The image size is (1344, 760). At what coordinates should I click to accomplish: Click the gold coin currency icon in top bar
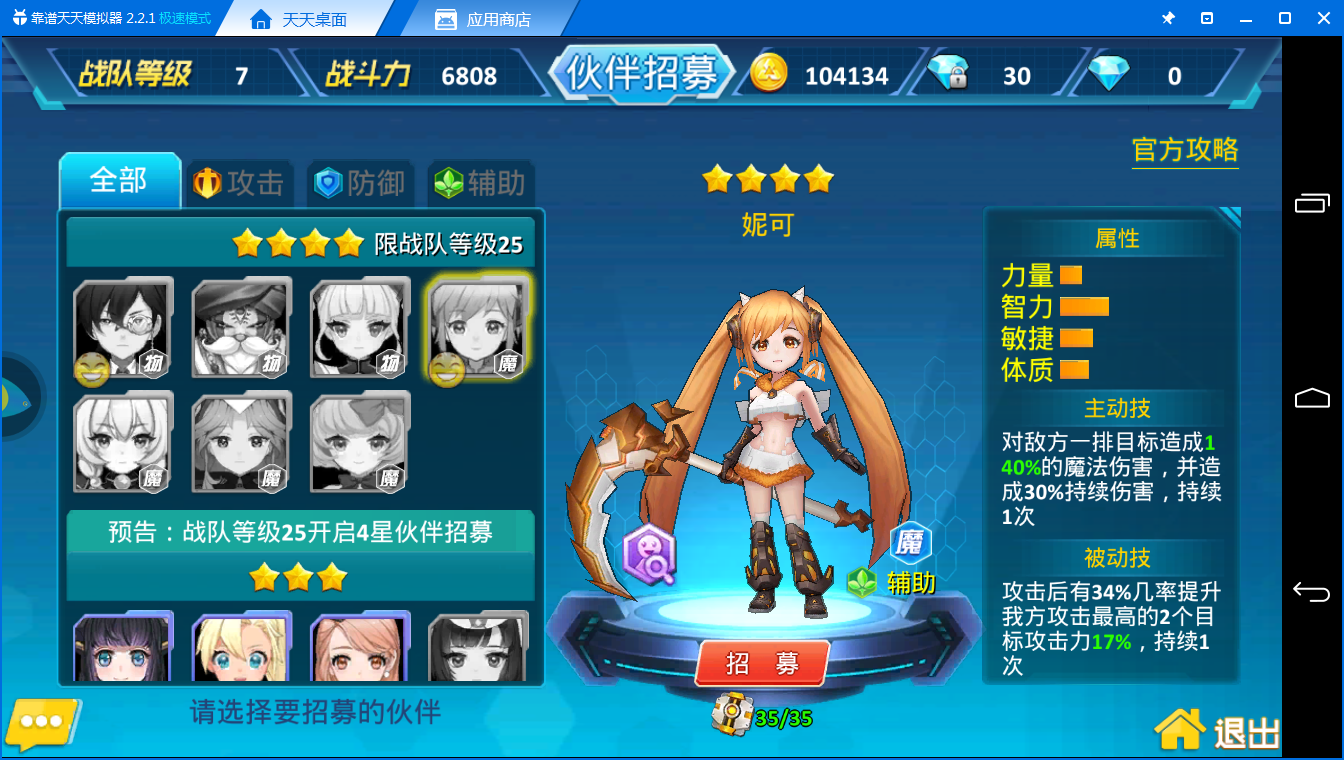768,74
